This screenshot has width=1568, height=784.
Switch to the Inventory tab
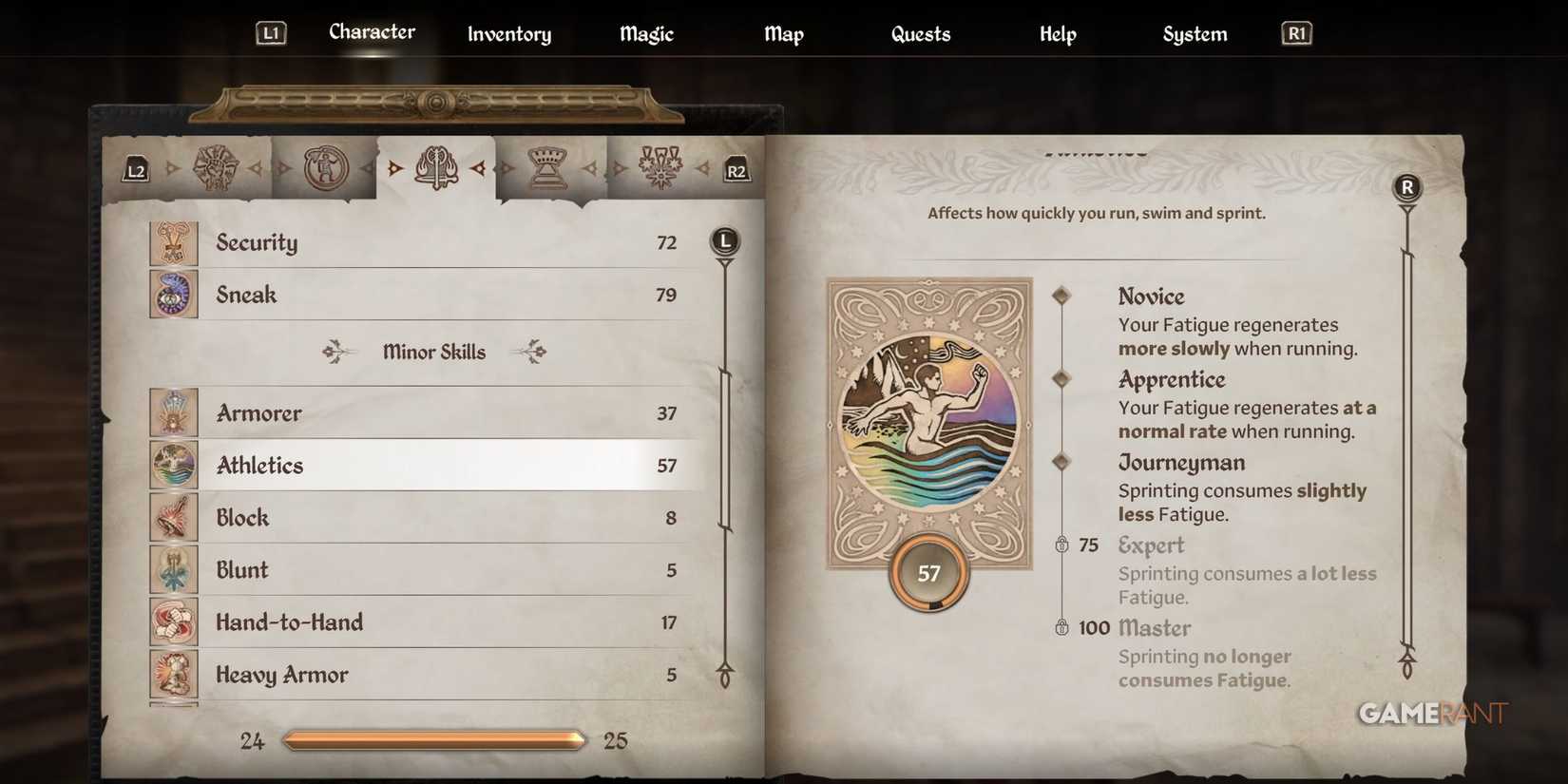coord(508,34)
